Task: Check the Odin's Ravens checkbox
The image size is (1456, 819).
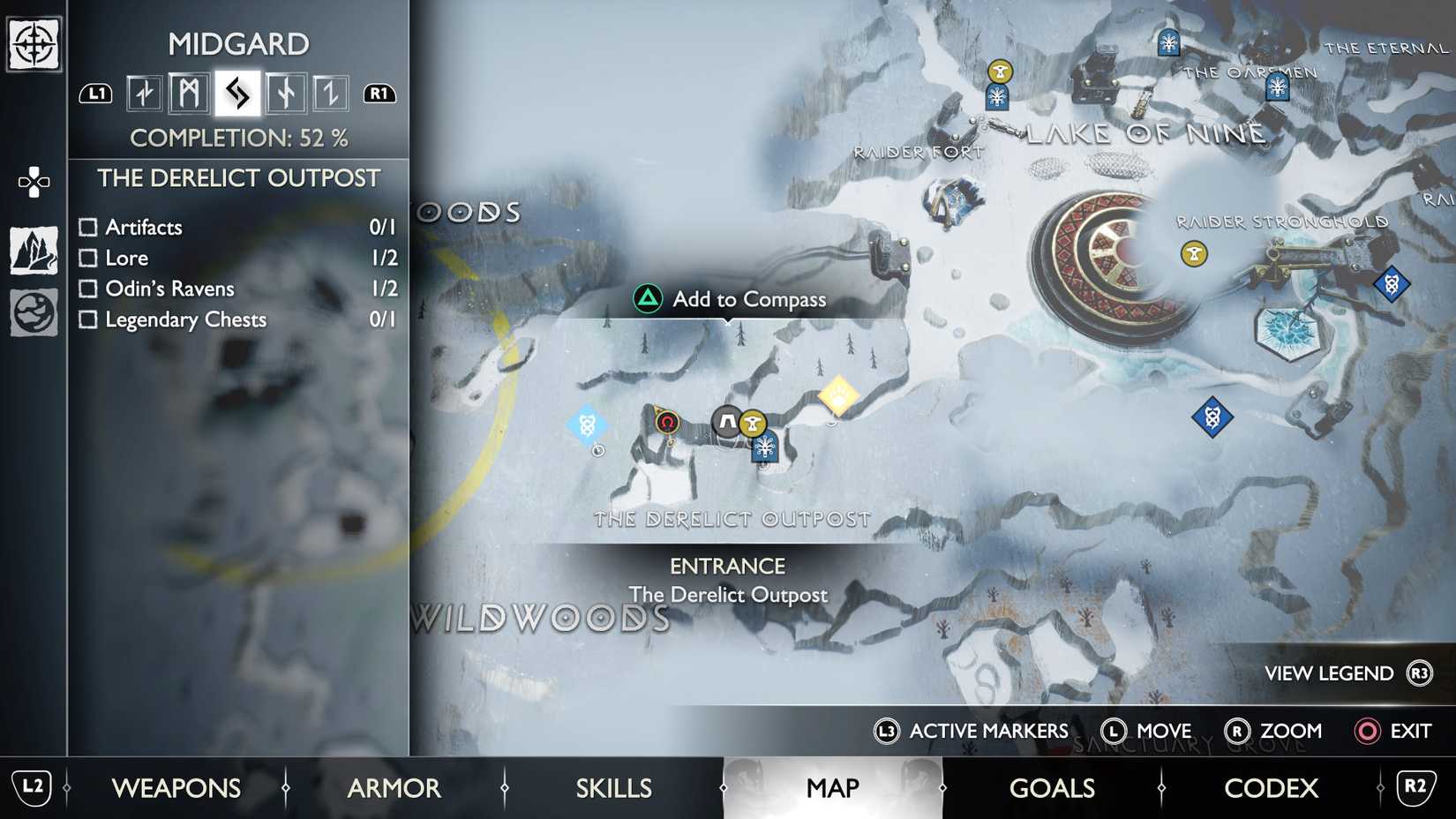Action: tap(88, 288)
